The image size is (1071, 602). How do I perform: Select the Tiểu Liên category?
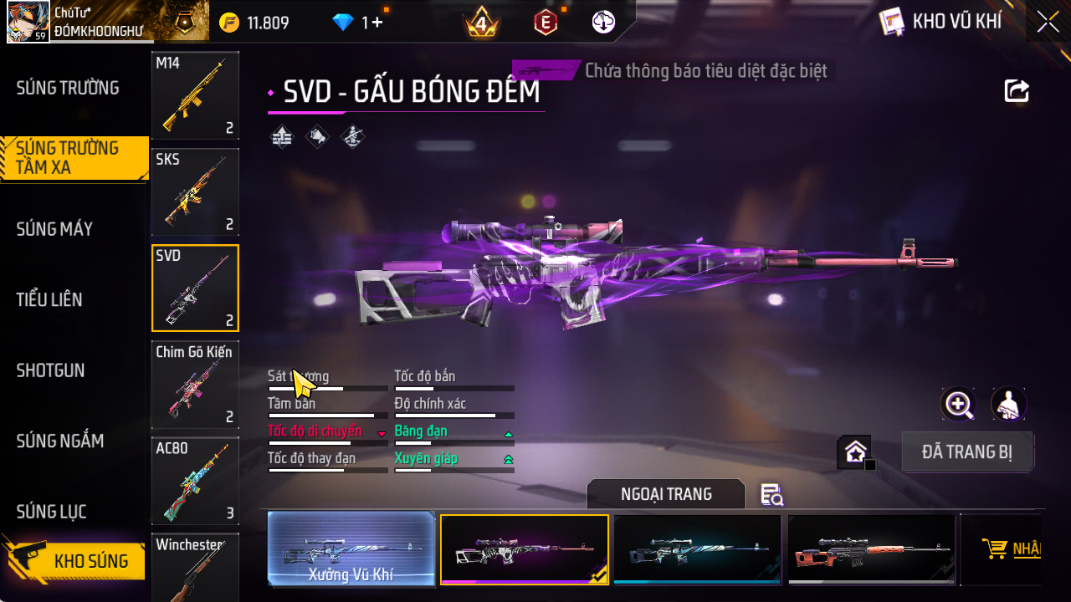tap(50, 299)
